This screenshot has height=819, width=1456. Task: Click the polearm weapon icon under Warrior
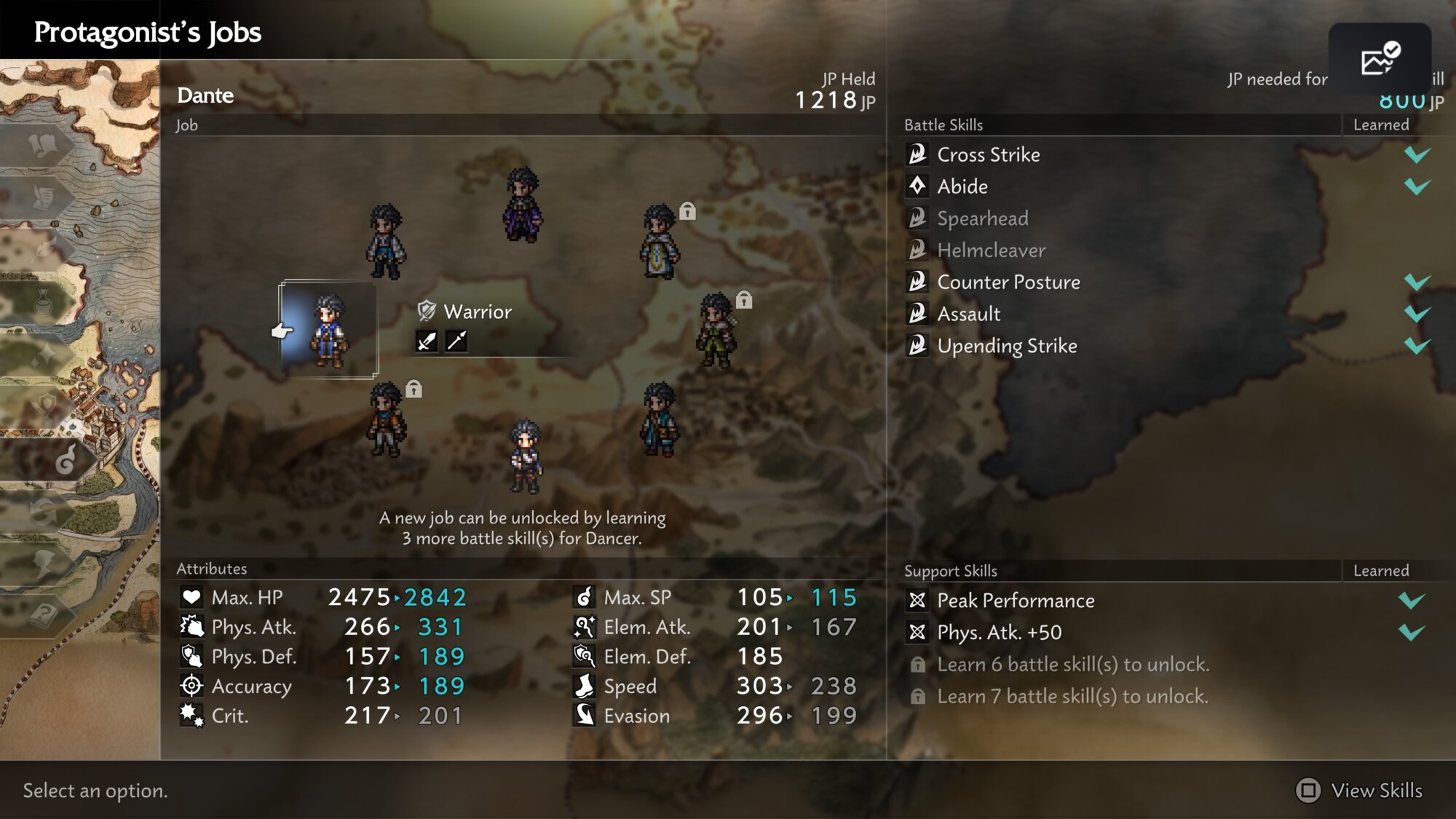point(456,341)
